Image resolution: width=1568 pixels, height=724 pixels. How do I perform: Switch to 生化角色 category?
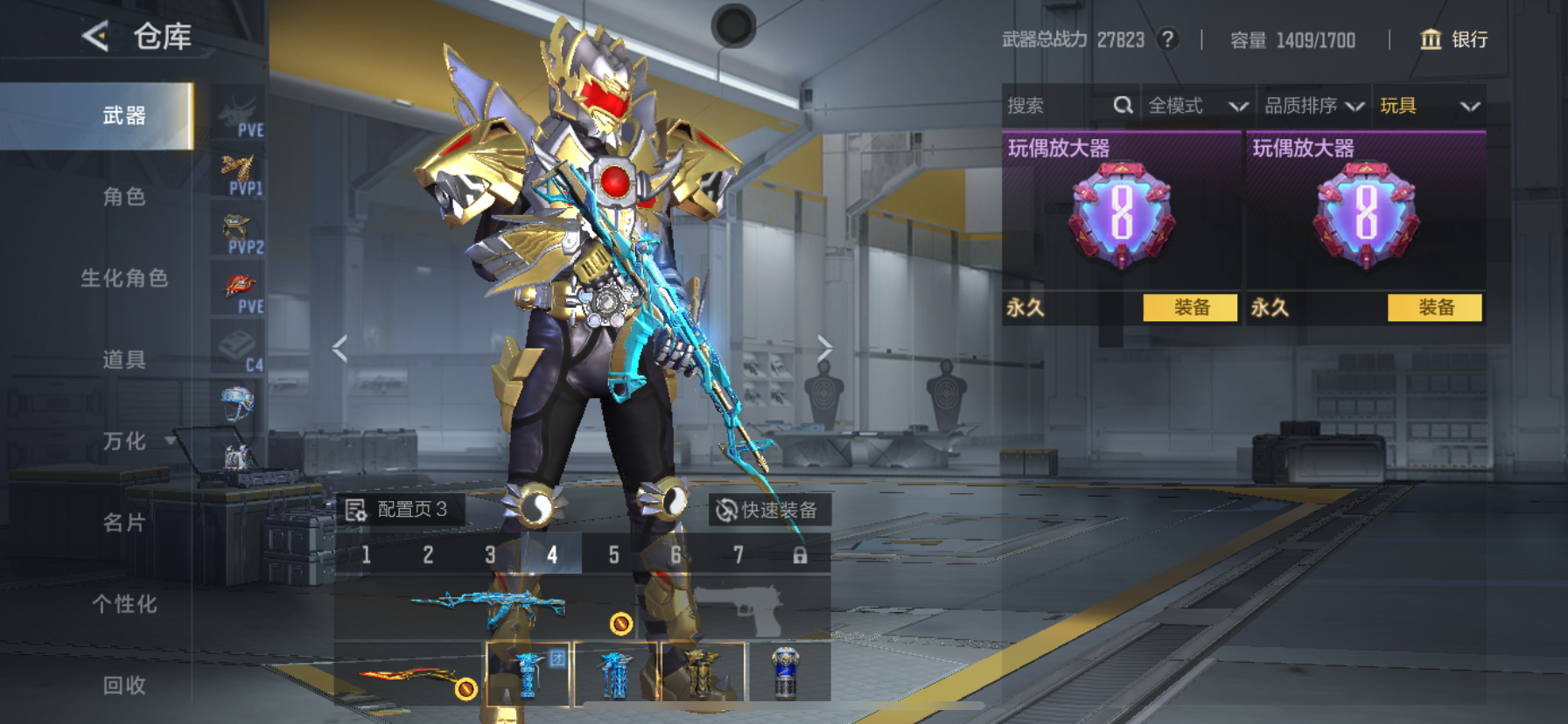(123, 278)
